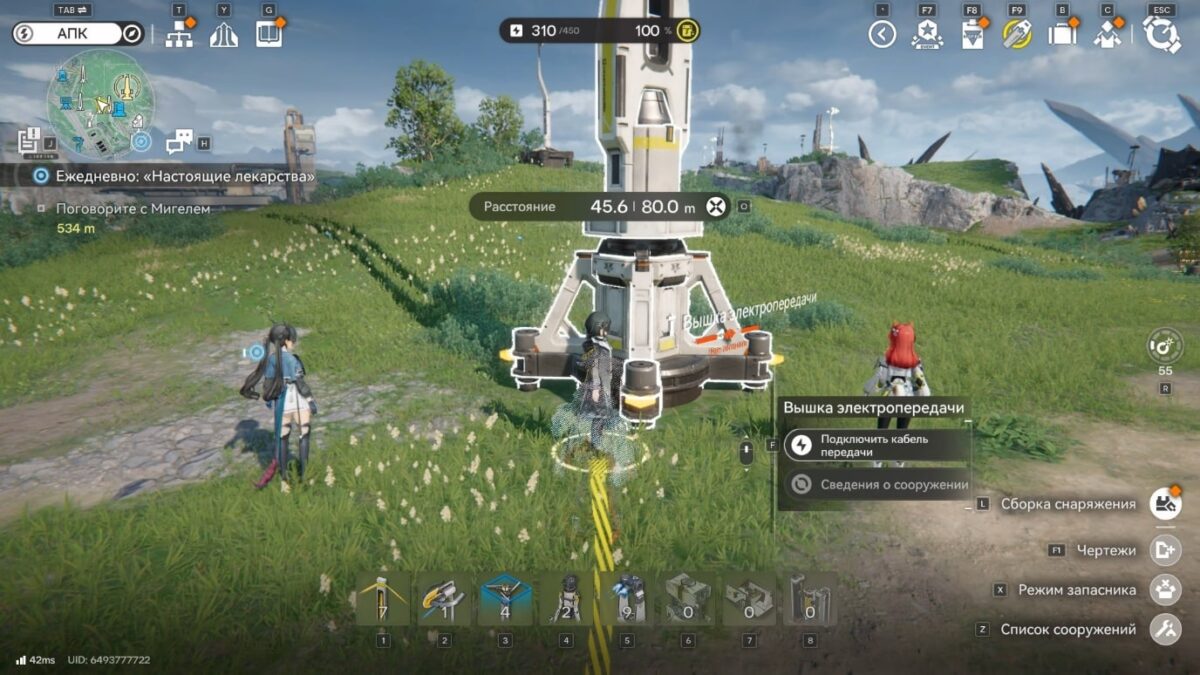
Task: Open the chat speech bubbles icon
Action: [x=179, y=142]
